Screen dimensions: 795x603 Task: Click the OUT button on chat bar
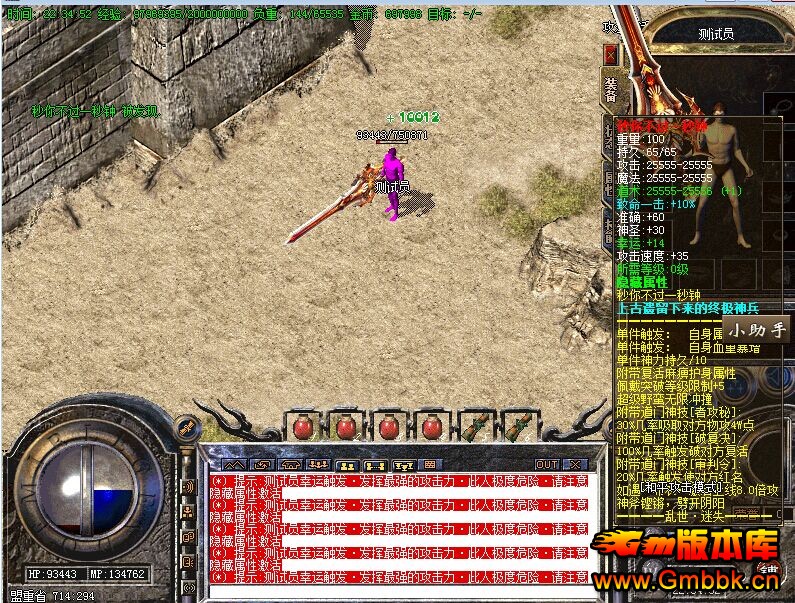547,465
